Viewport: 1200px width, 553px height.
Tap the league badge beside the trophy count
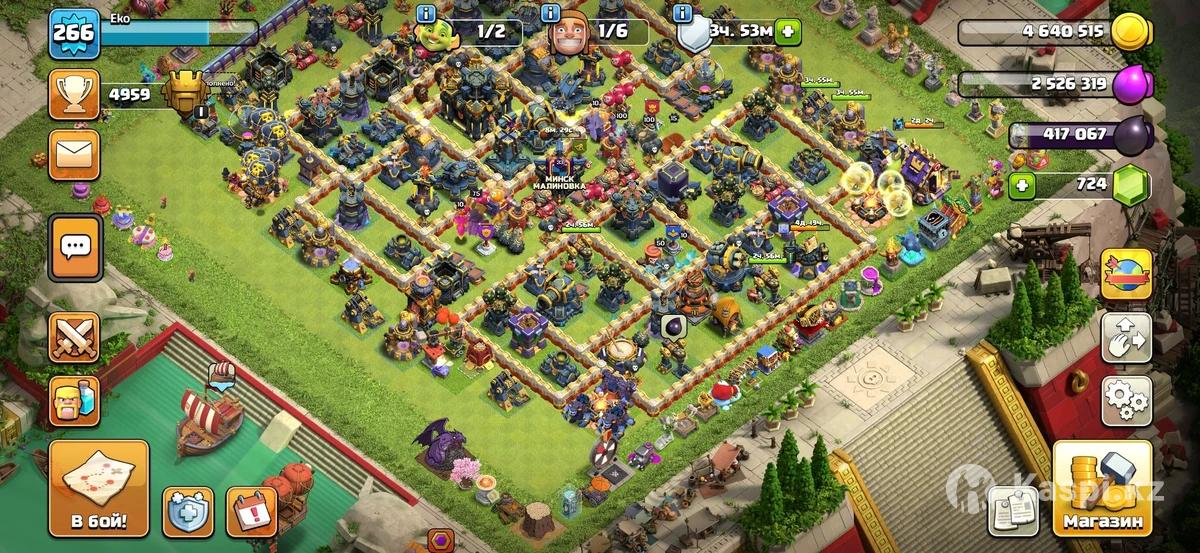point(184,94)
